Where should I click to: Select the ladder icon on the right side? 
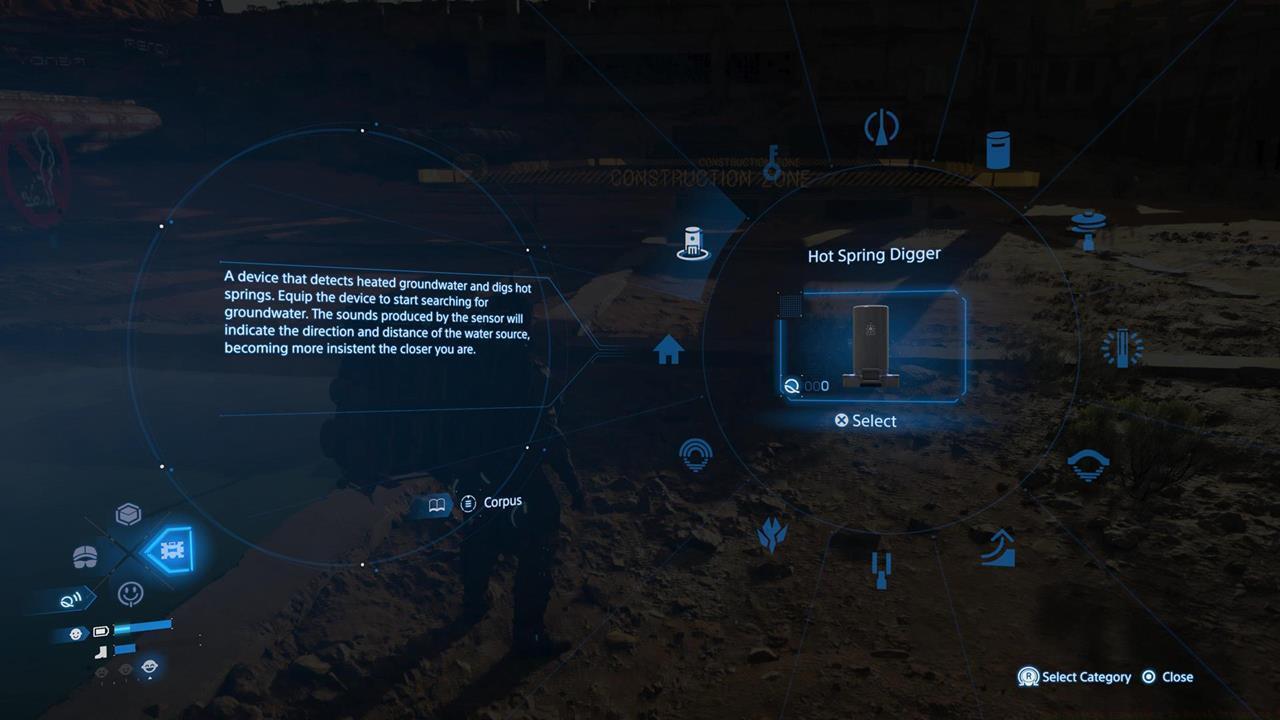tap(1124, 346)
